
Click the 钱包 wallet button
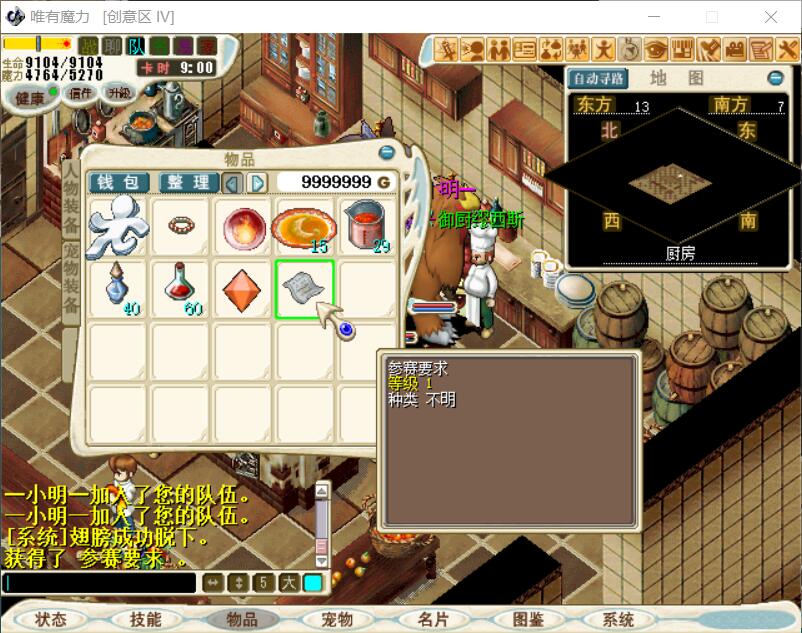coord(119,182)
